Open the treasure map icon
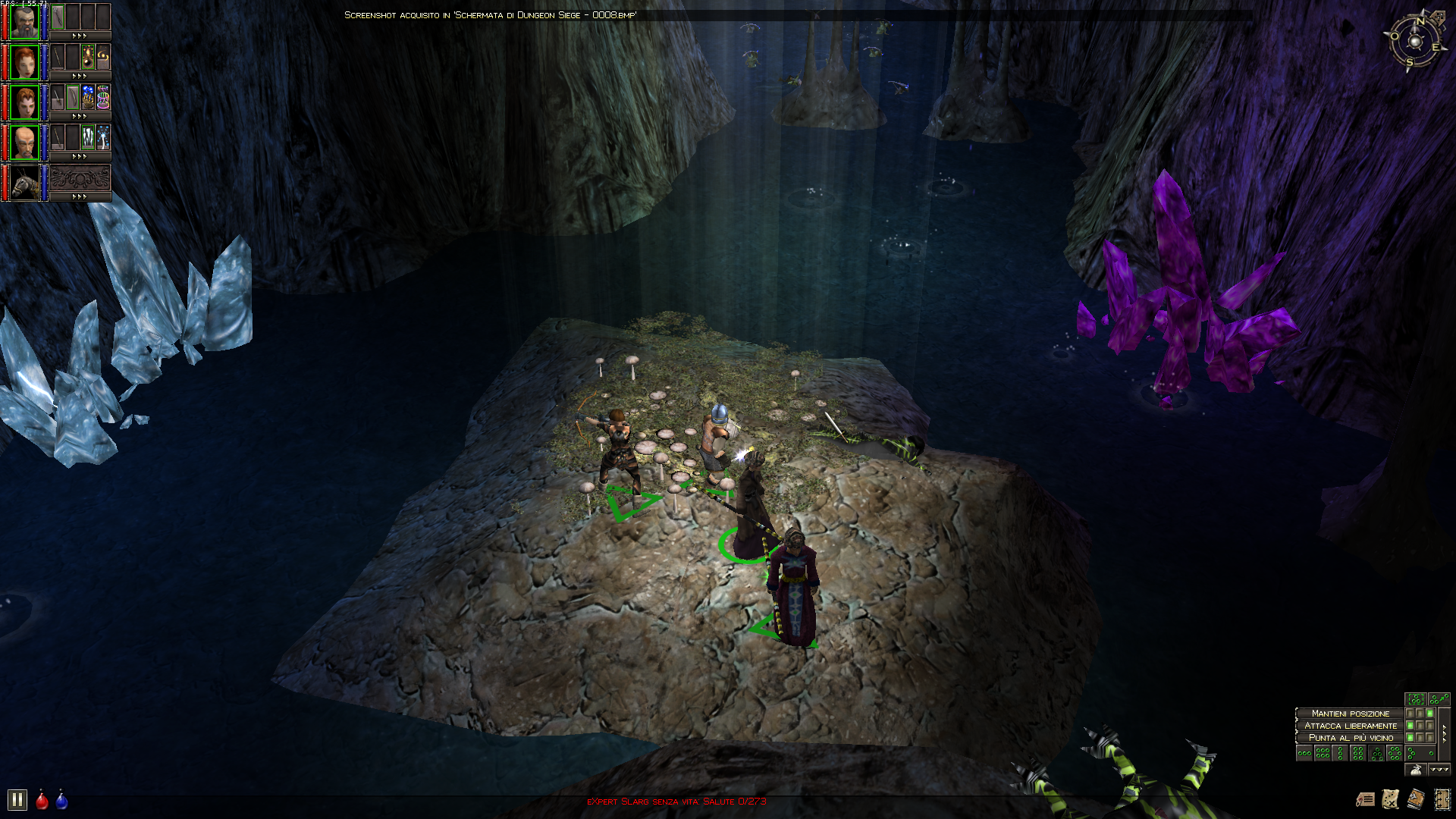 (x=1390, y=799)
